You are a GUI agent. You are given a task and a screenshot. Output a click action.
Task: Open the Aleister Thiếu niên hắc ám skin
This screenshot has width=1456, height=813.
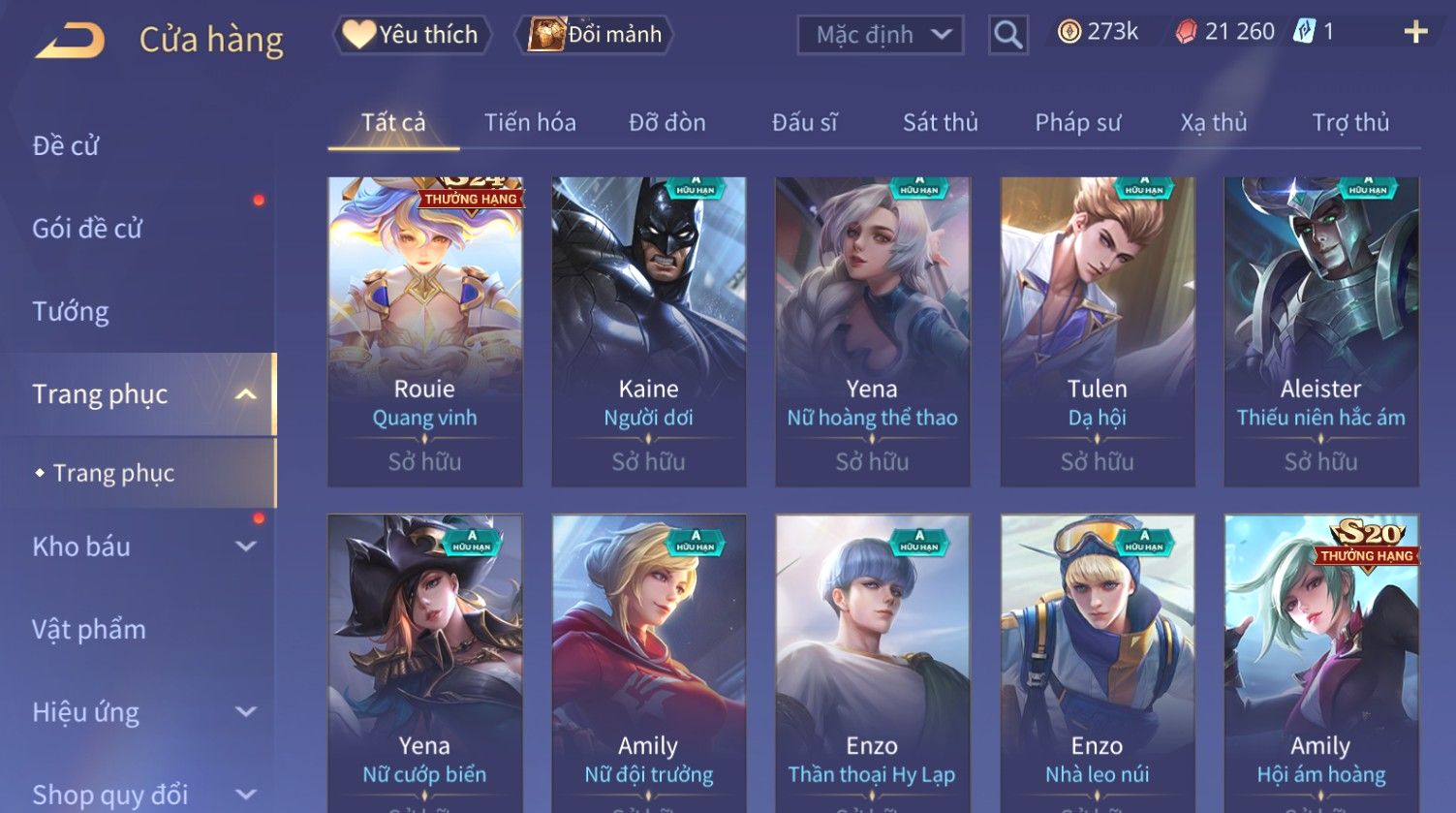(1320, 329)
